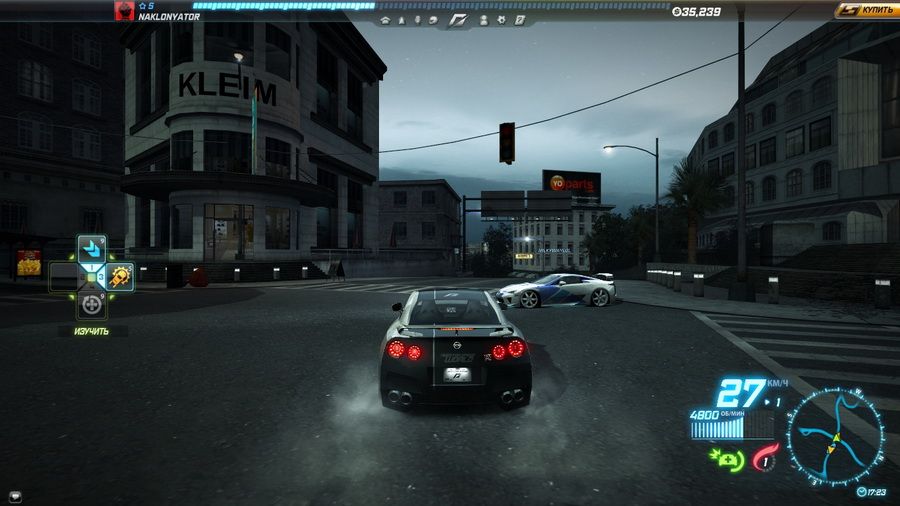Viewport: 900px width, 506px height.
Task: Open settings with the gear icon
Action: (x=501, y=19)
